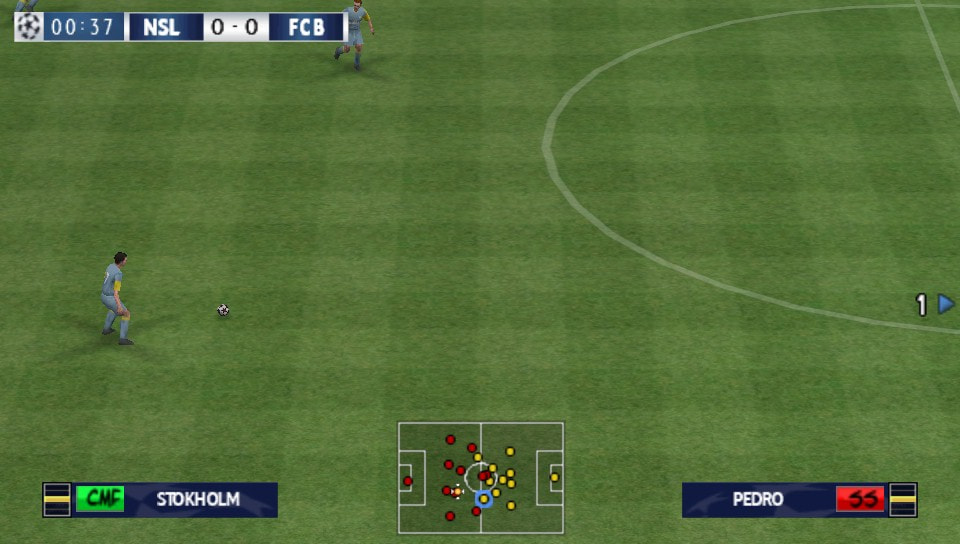Click the Champions League ball logo

click(x=28, y=27)
